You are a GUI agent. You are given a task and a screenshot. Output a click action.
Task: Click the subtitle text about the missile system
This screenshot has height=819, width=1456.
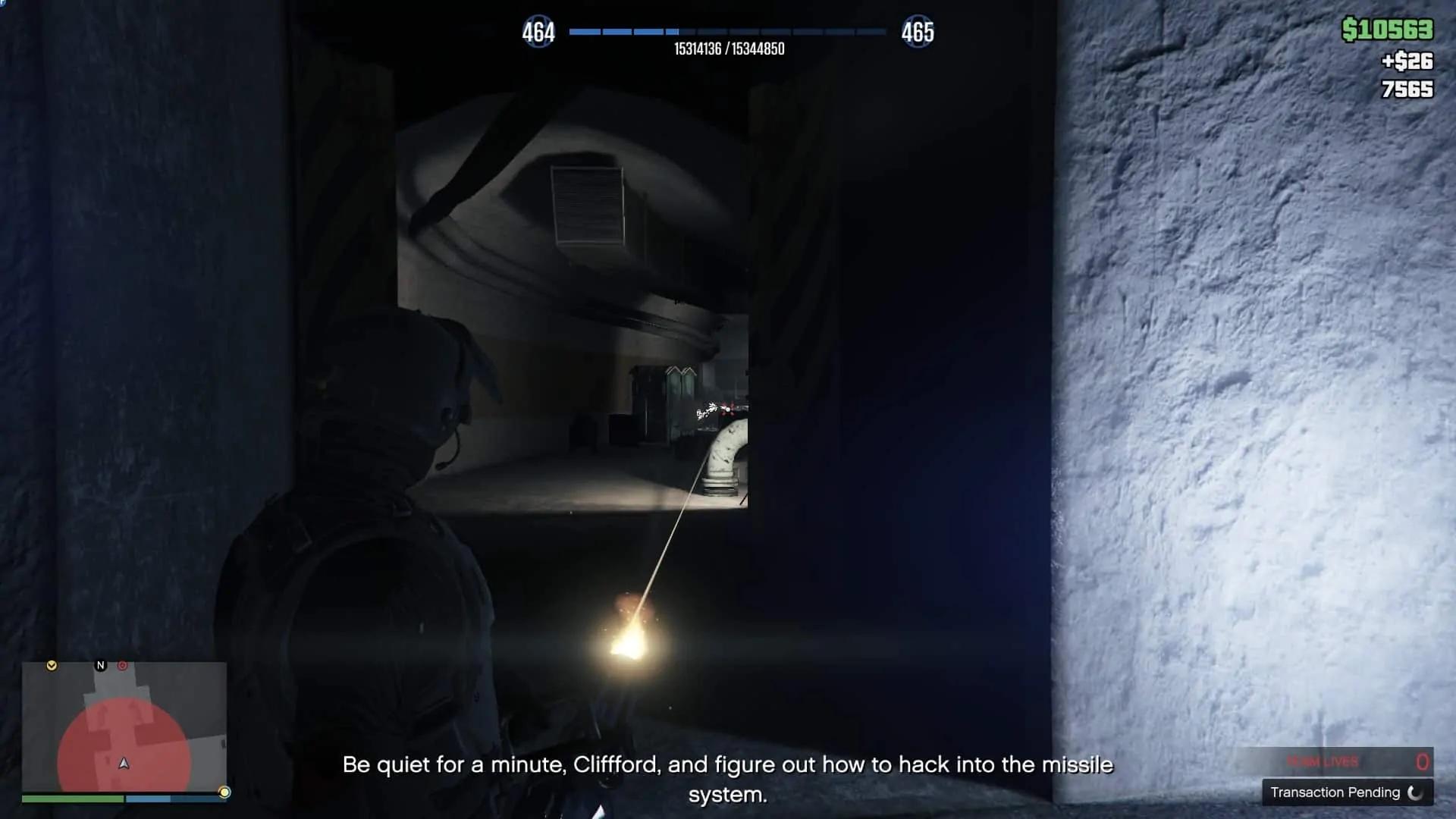tap(727, 764)
